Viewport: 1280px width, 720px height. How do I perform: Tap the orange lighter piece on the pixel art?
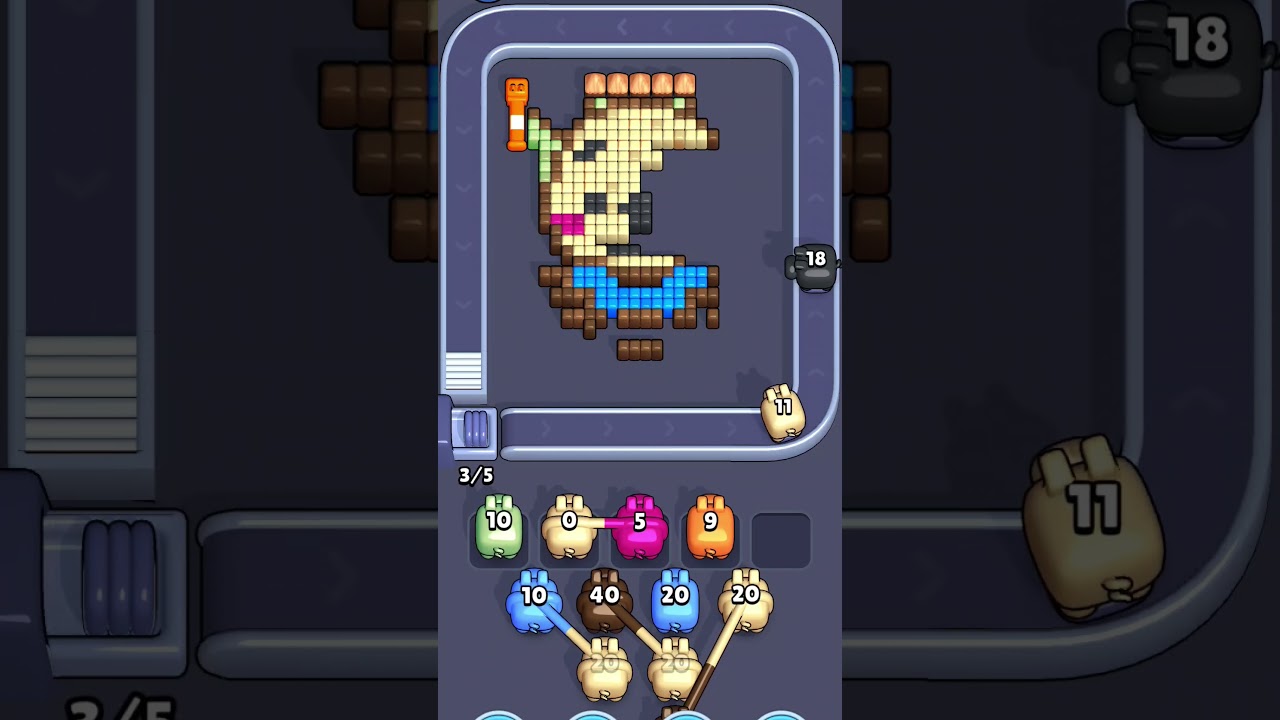517,115
